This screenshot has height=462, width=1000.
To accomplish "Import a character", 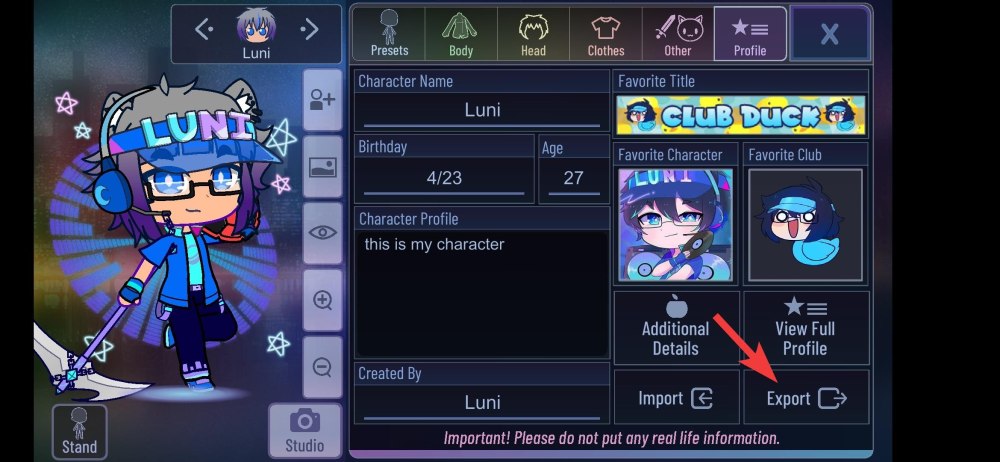I will click(x=676, y=398).
